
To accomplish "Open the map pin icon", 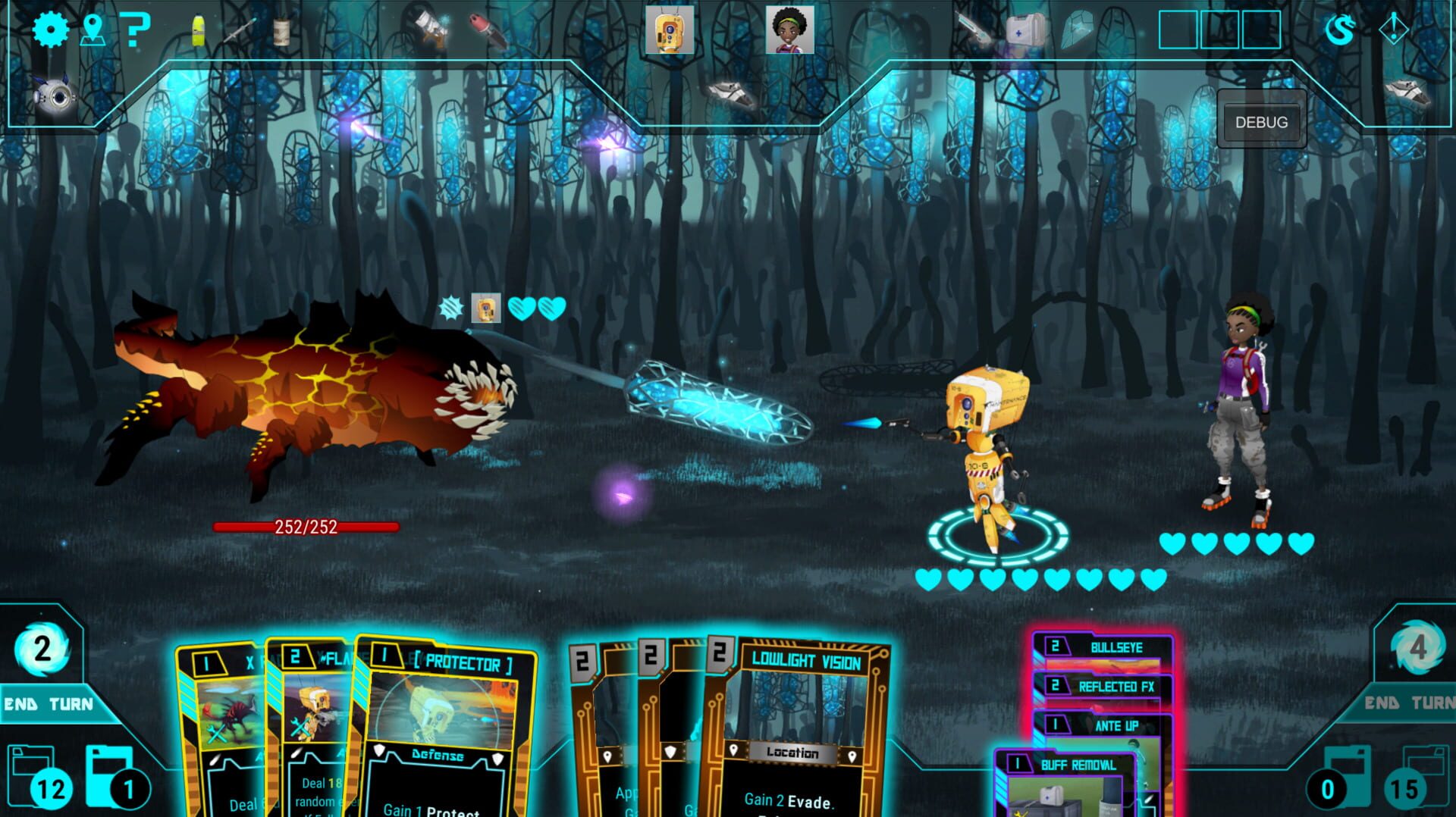I will pyautogui.click(x=93, y=30).
